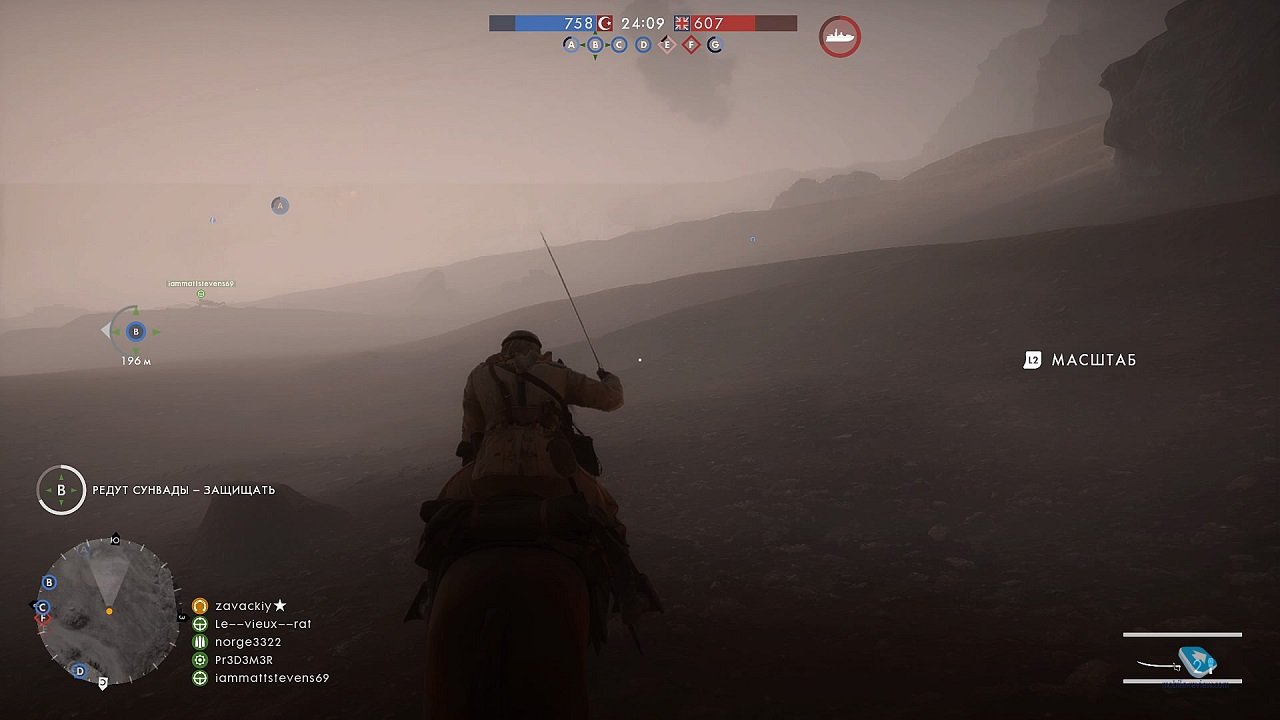Select iammattstevens69 in the squad roster
This screenshot has width=1280, height=720.
(x=270, y=678)
